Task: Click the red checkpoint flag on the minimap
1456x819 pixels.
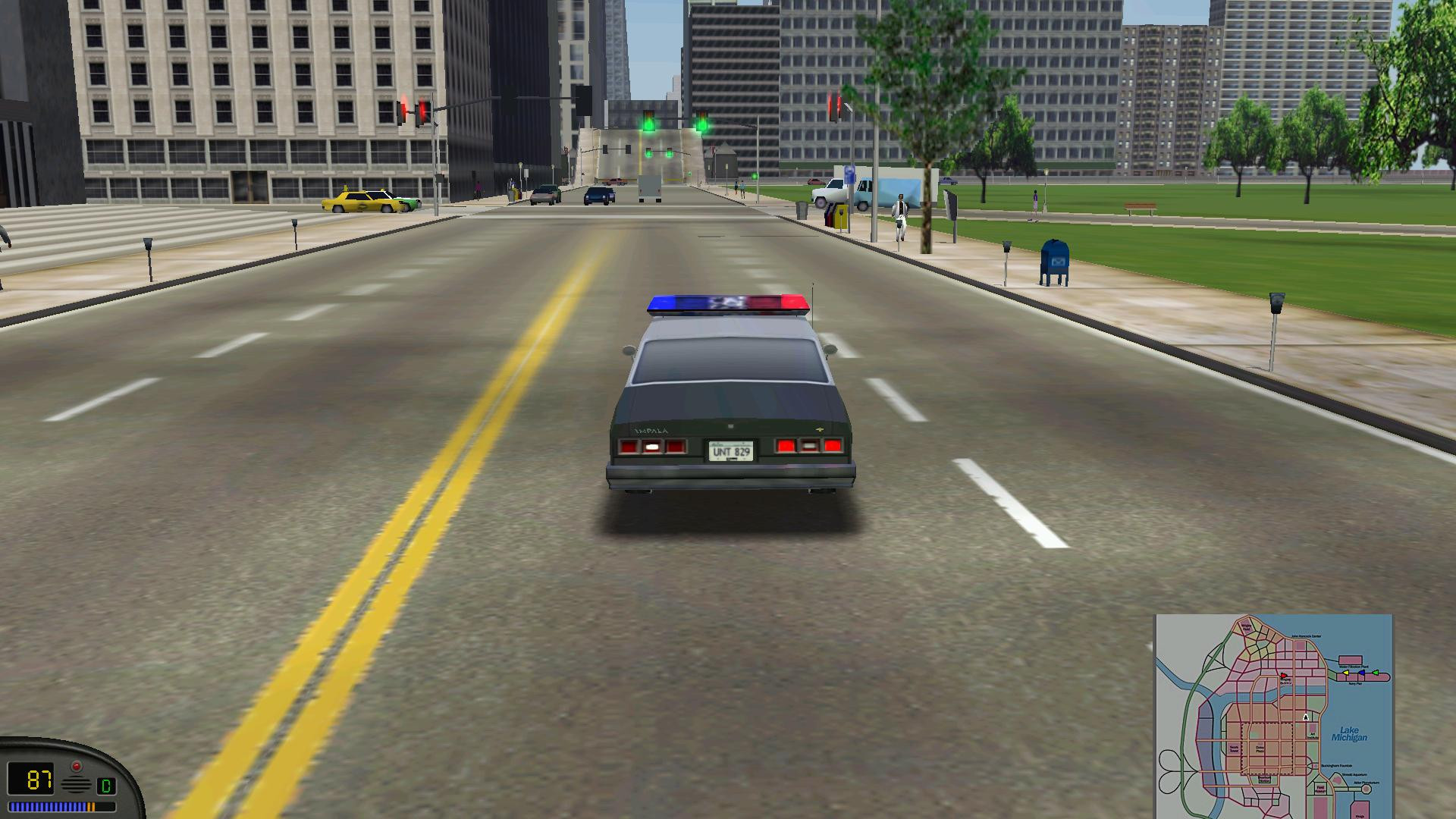Action: [1284, 676]
